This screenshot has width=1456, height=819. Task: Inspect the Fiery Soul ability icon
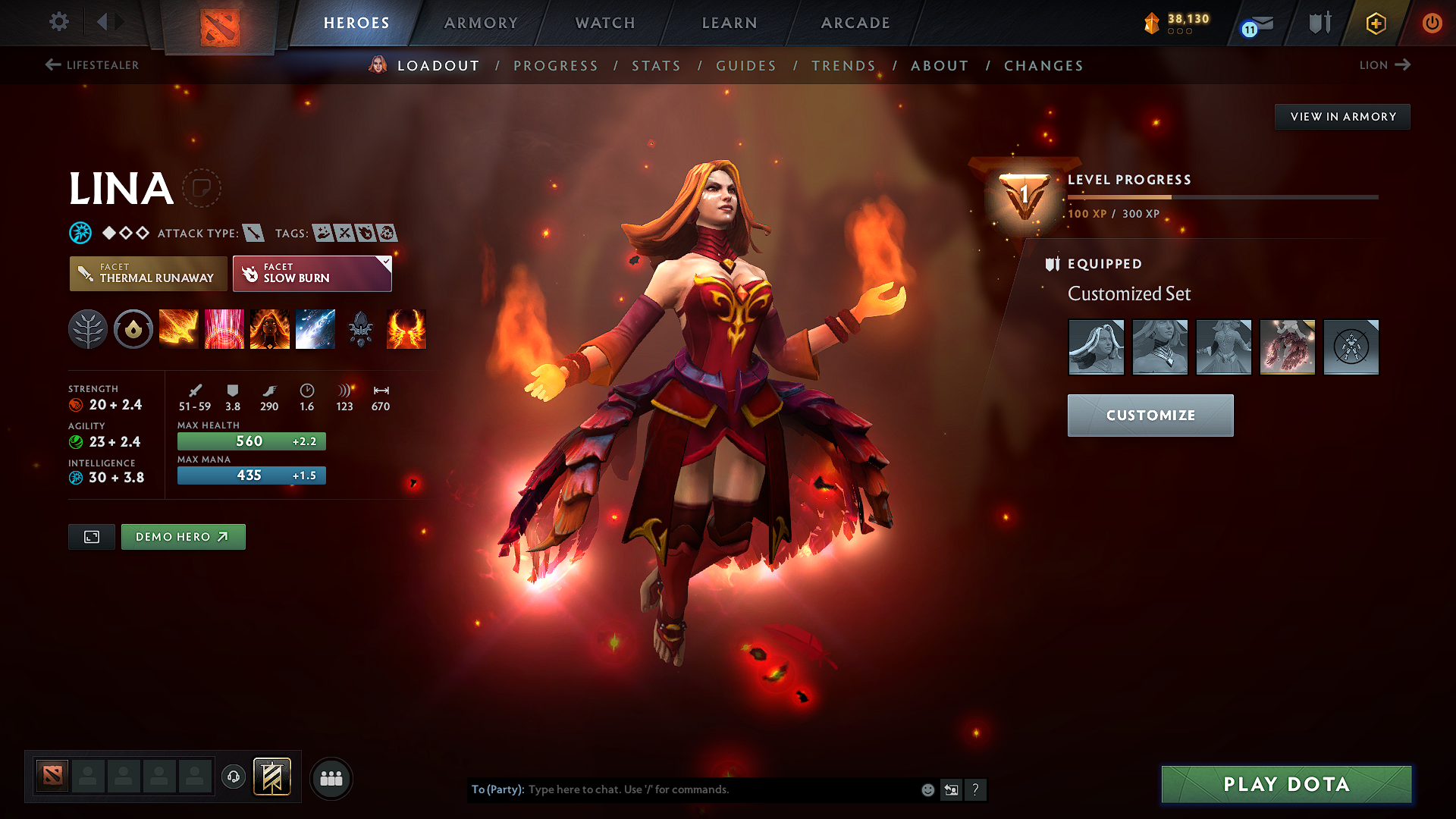(x=270, y=329)
